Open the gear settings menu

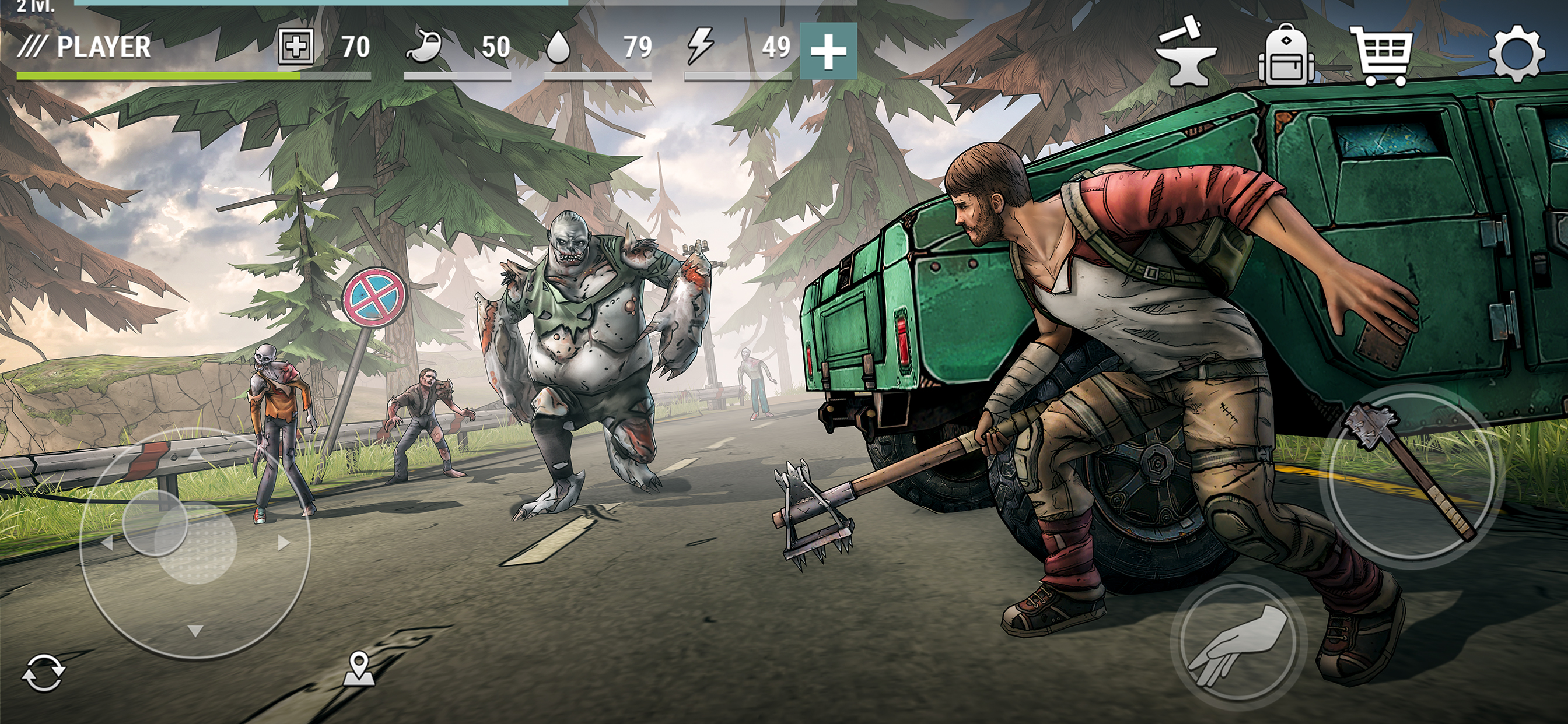pyautogui.click(x=1515, y=54)
